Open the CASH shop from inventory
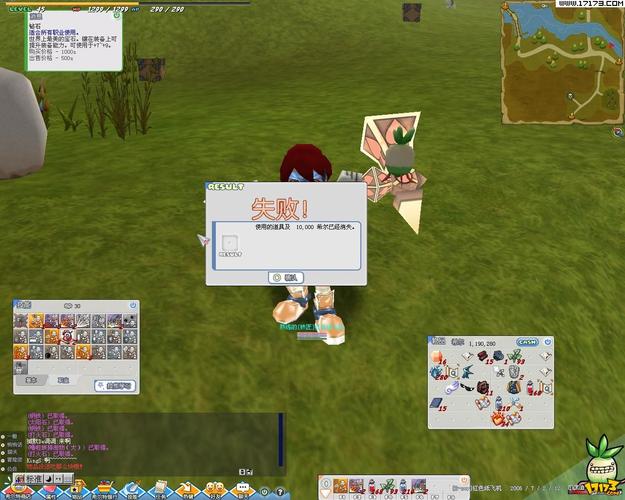This screenshot has width=625, height=500. (526, 342)
